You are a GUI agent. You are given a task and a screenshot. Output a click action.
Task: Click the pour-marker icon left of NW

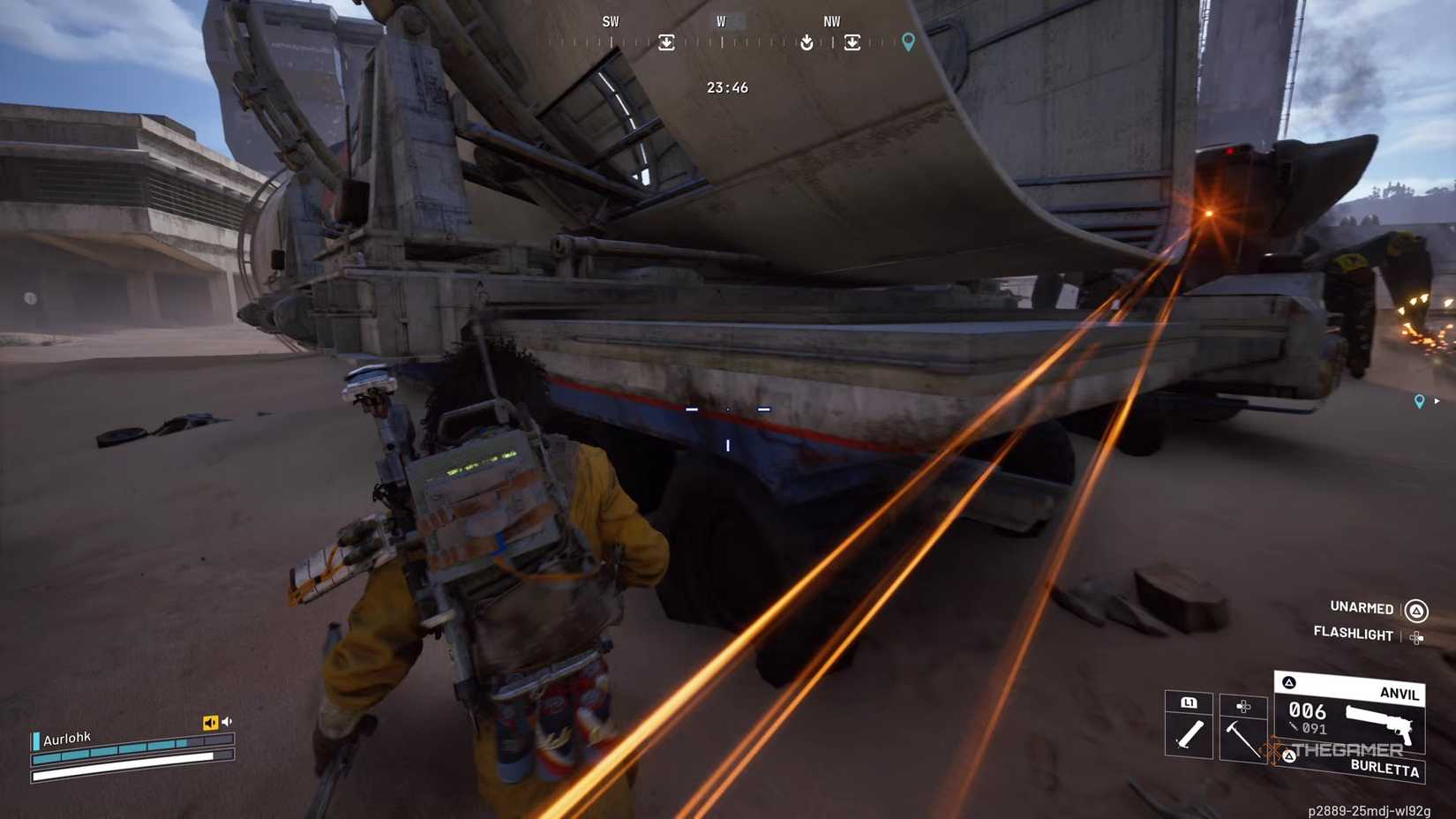coord(807,42)
